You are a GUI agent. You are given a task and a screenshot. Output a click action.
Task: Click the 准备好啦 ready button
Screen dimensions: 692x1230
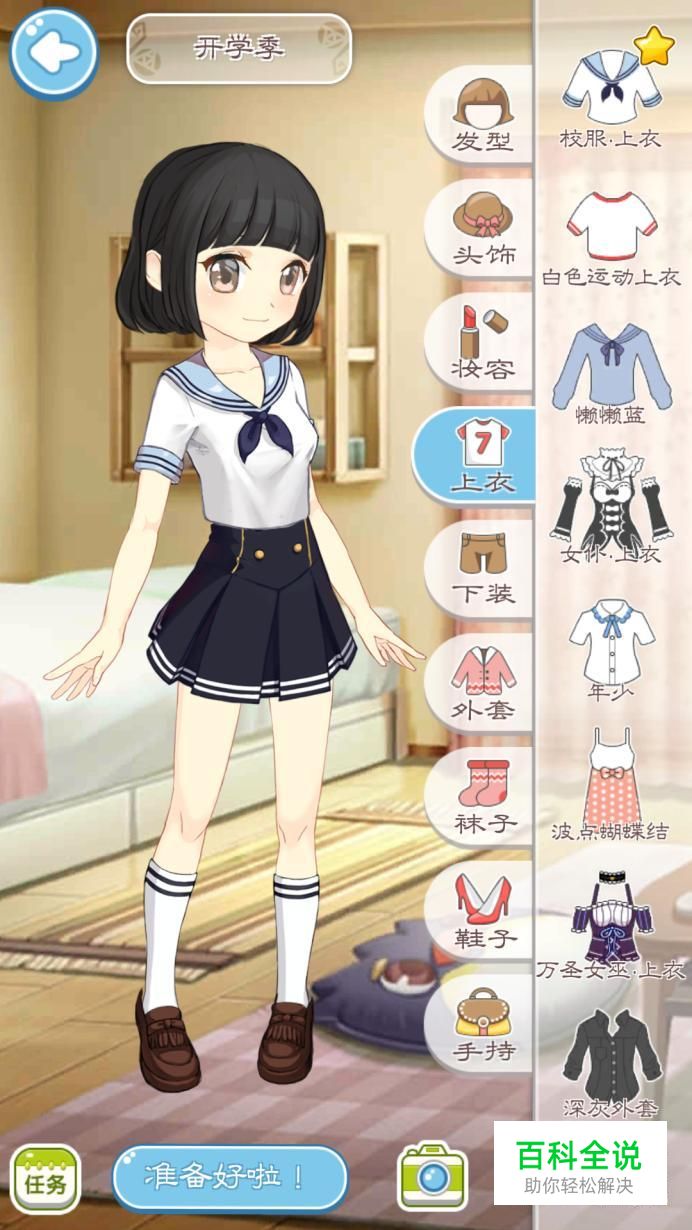click(x=229, y=1177)
